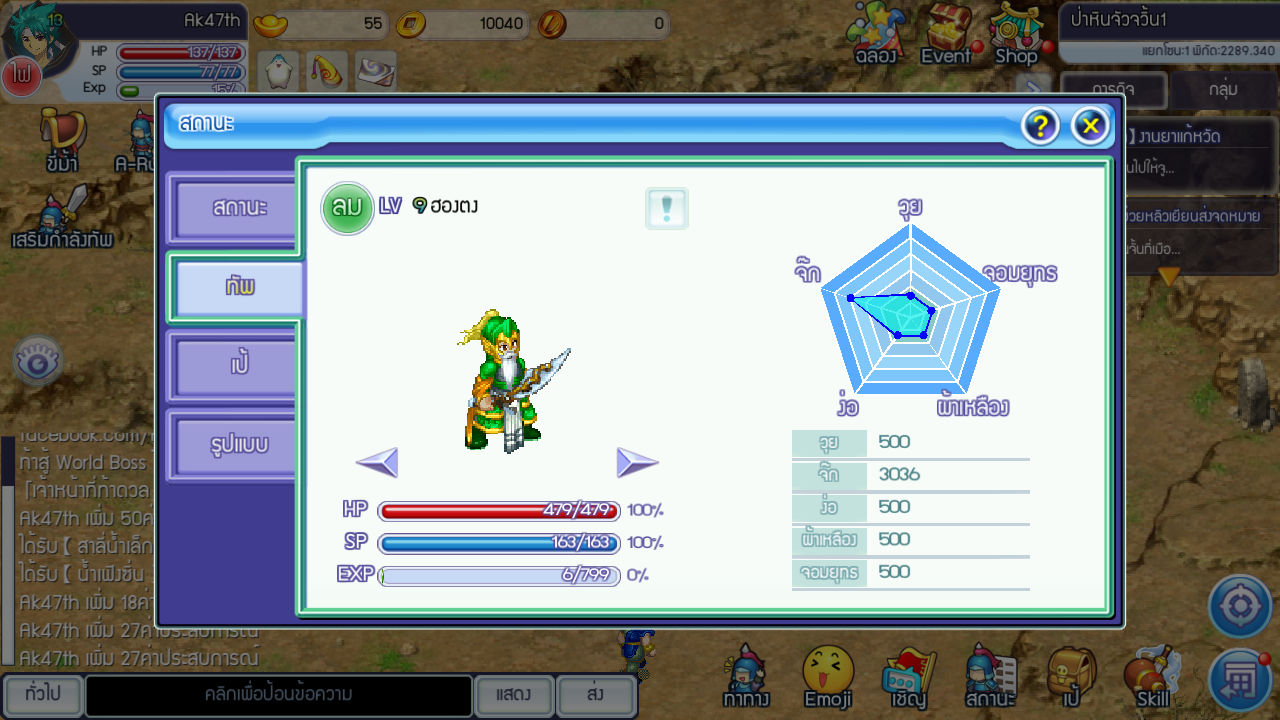
Task: Open the Skill menu
Action: (1153, 677)
